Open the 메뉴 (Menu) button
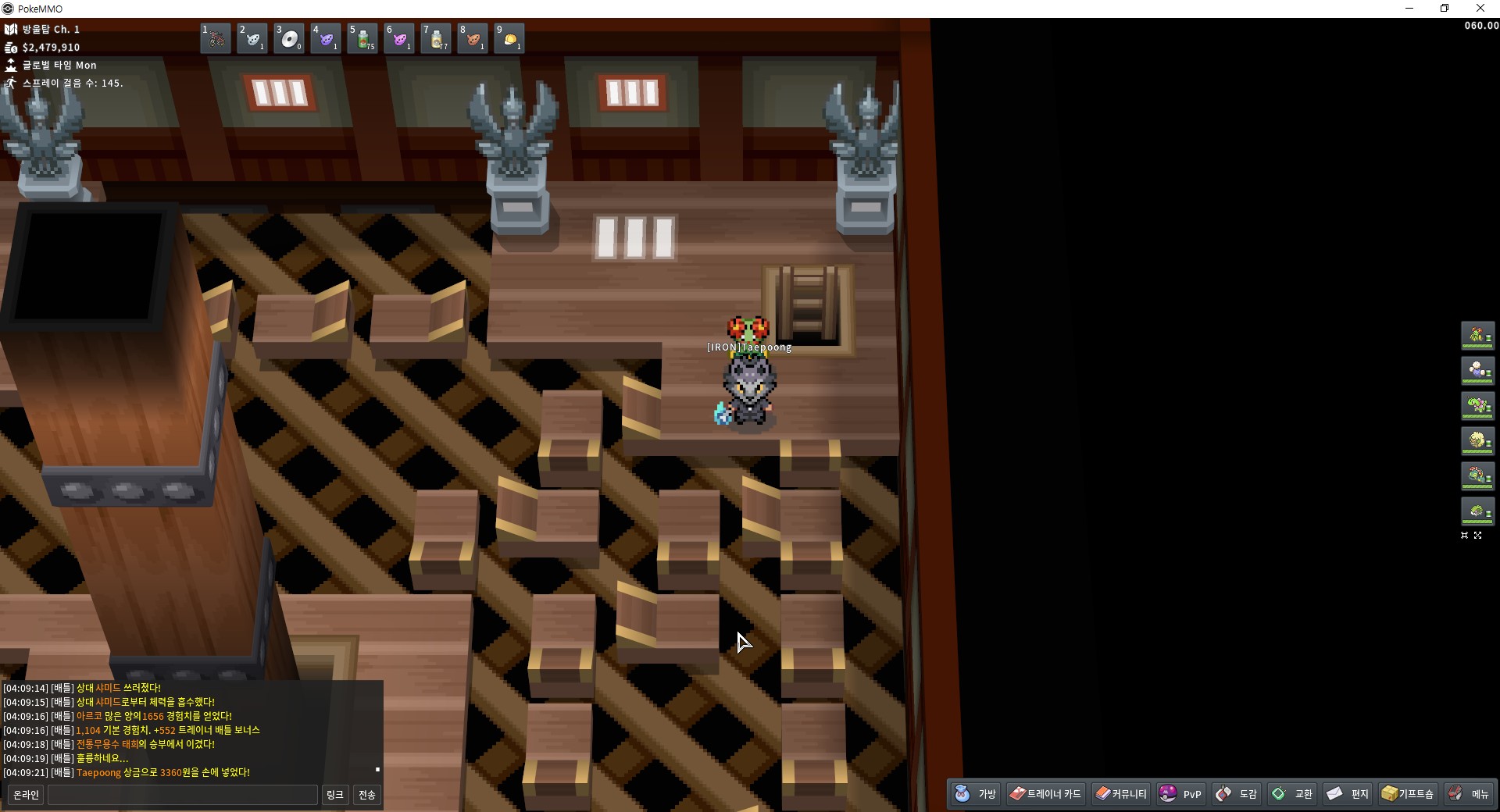 pyautogui.click(x=1469, y=794)
